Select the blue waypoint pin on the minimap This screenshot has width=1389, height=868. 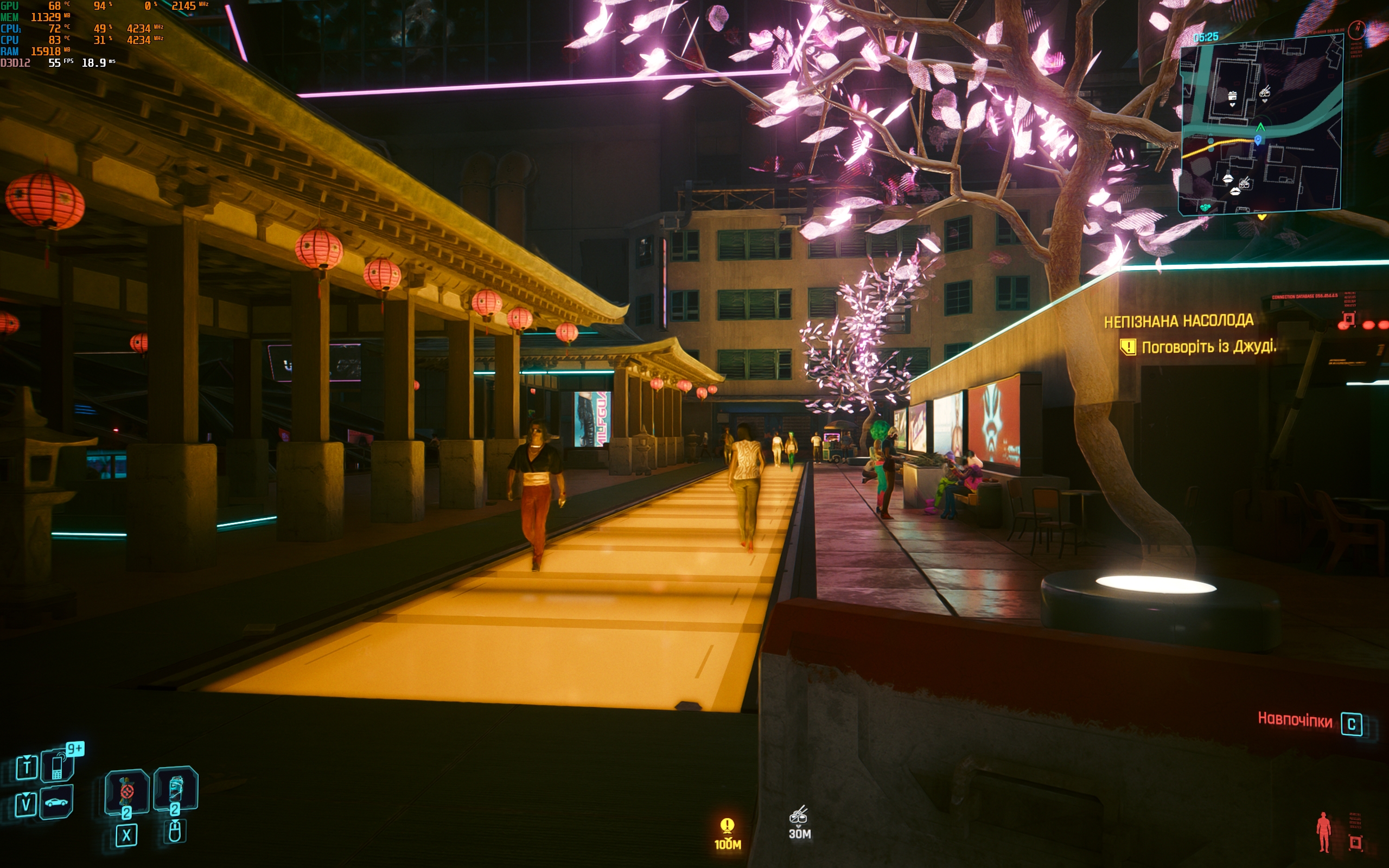pyautogui.click(x=1258, y=139)
